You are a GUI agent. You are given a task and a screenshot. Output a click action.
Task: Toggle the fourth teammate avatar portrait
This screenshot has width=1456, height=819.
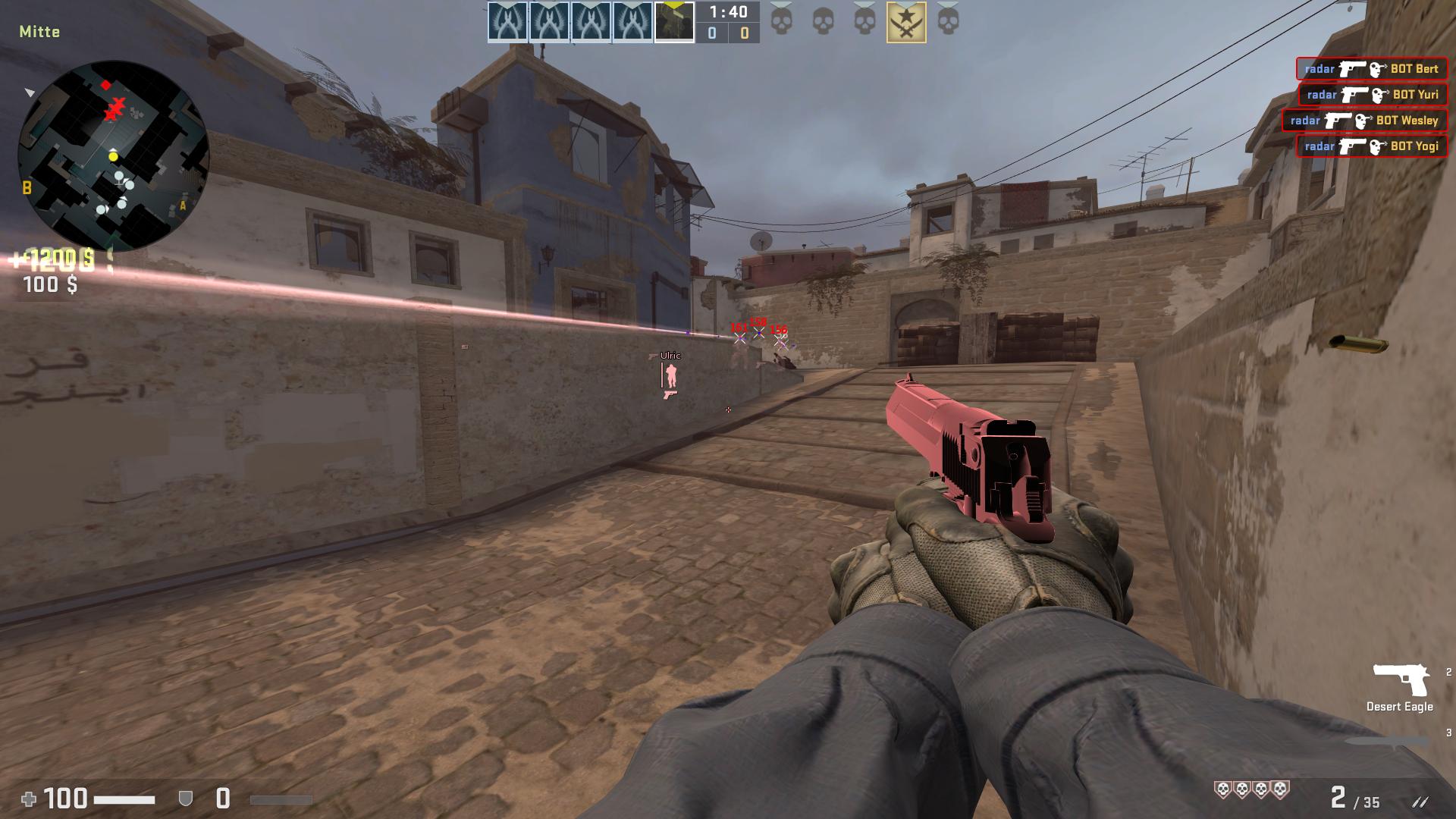click(632, 20)
